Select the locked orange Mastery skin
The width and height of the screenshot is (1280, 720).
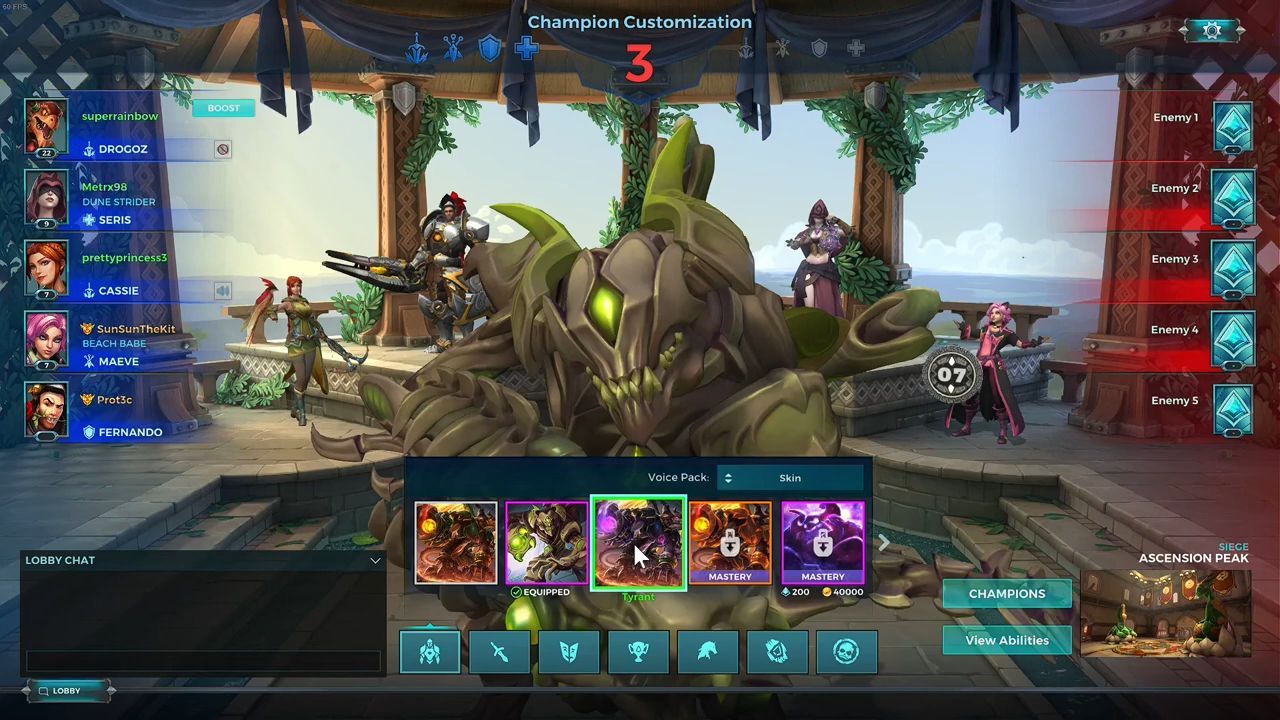pos(730,543)
